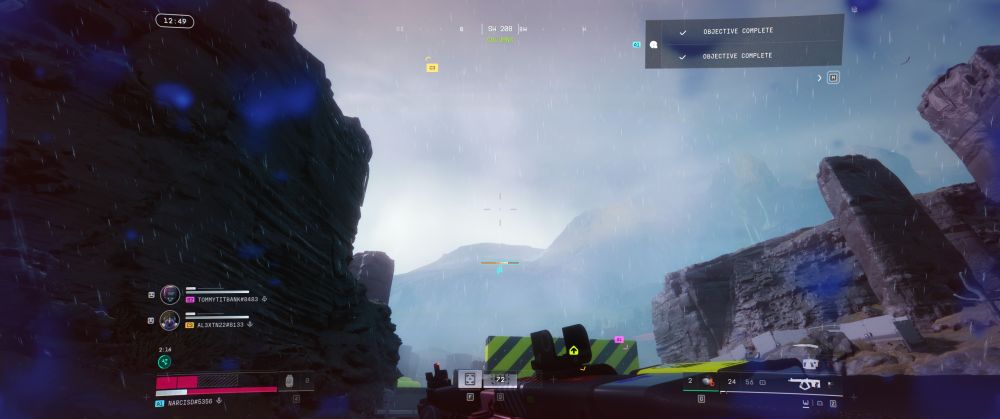The width and height of the screenshot is (1000, 419).
Task: Click the compass heading at top center
Action: click(x=500, y=29)
